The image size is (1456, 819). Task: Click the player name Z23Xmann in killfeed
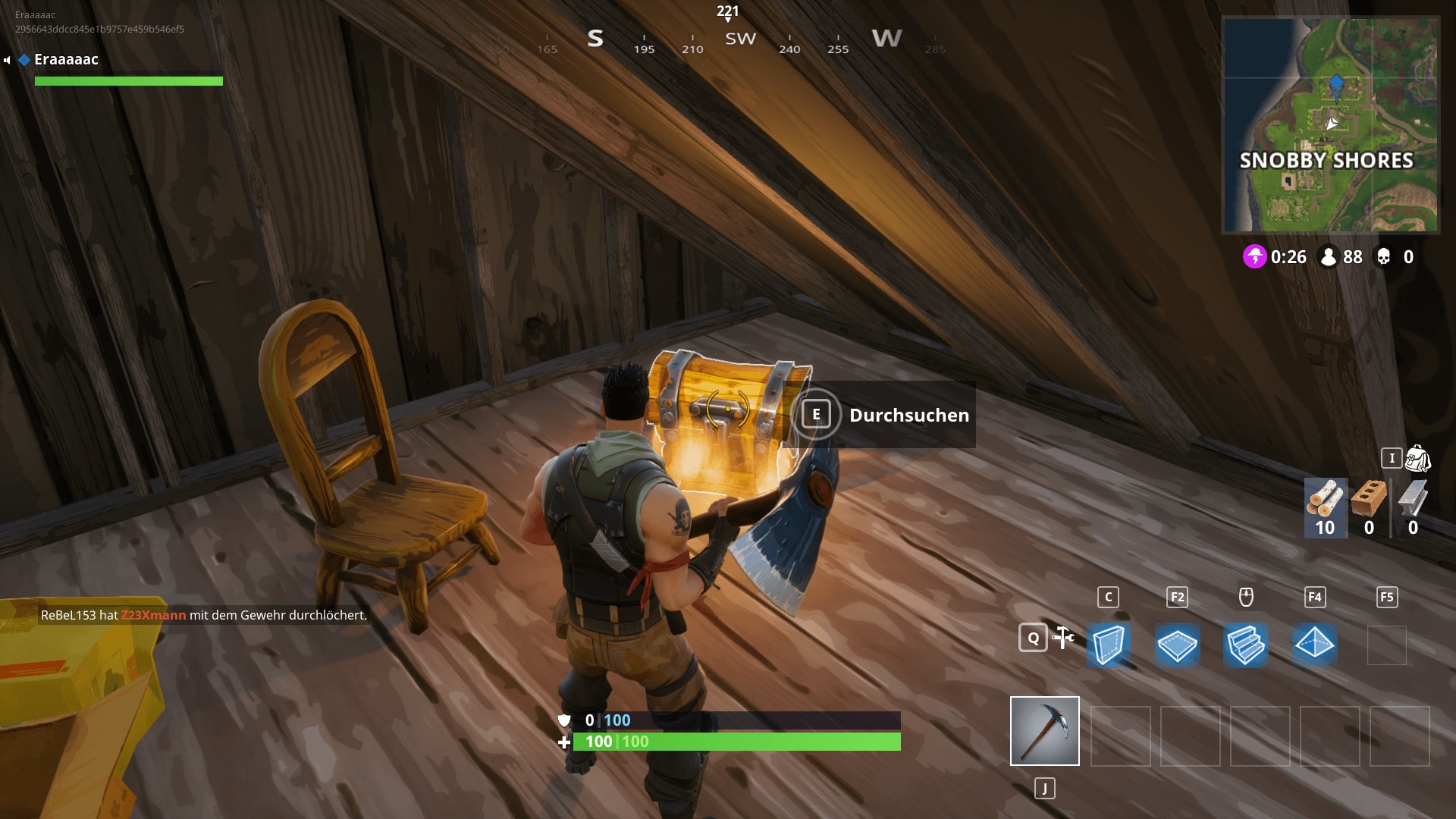click(152, 617)
